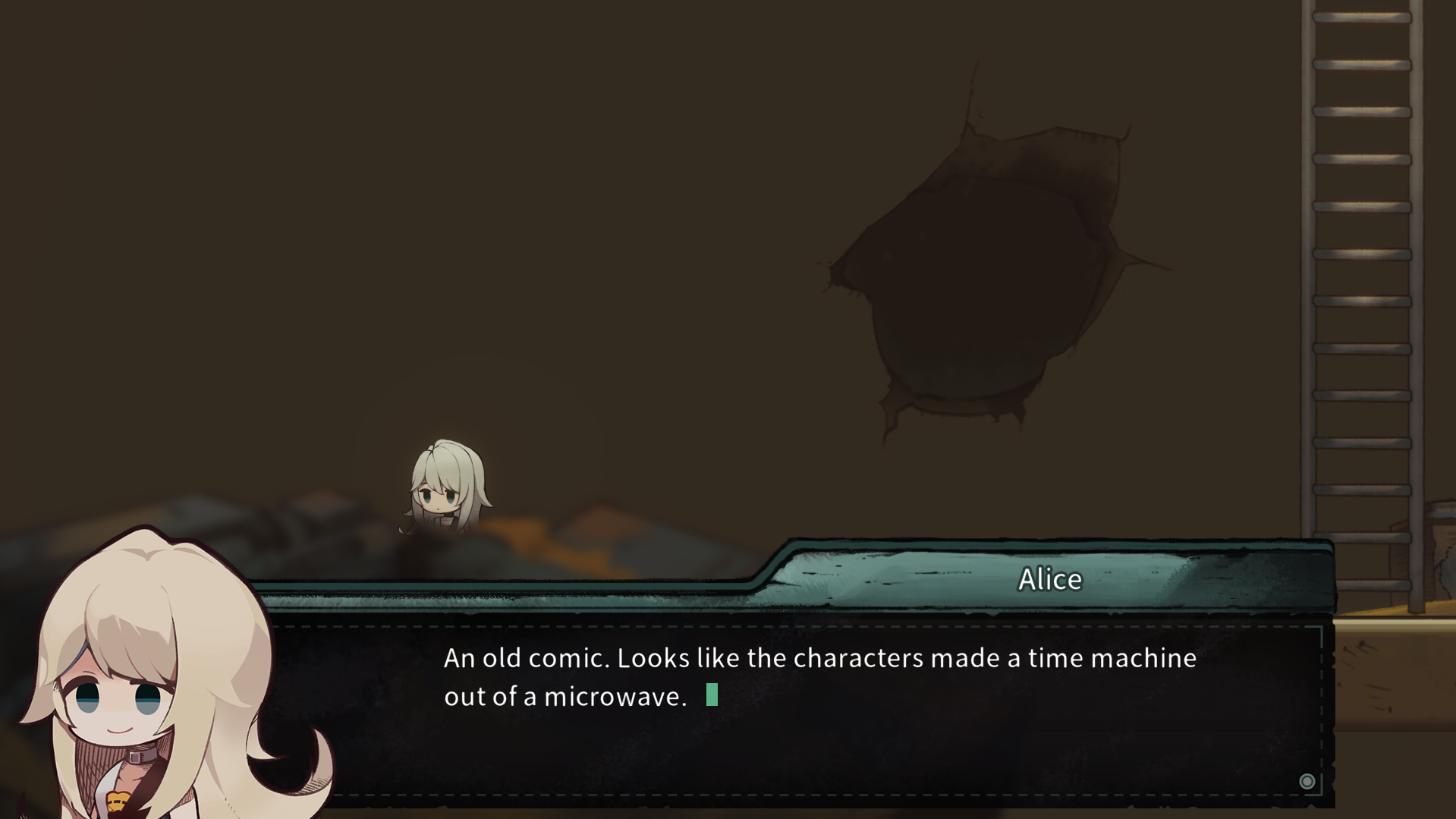The height and width of the screenshot is (819, 1456).
Task: Click the circular button in the dialogue box corner
Action: 1308,781
